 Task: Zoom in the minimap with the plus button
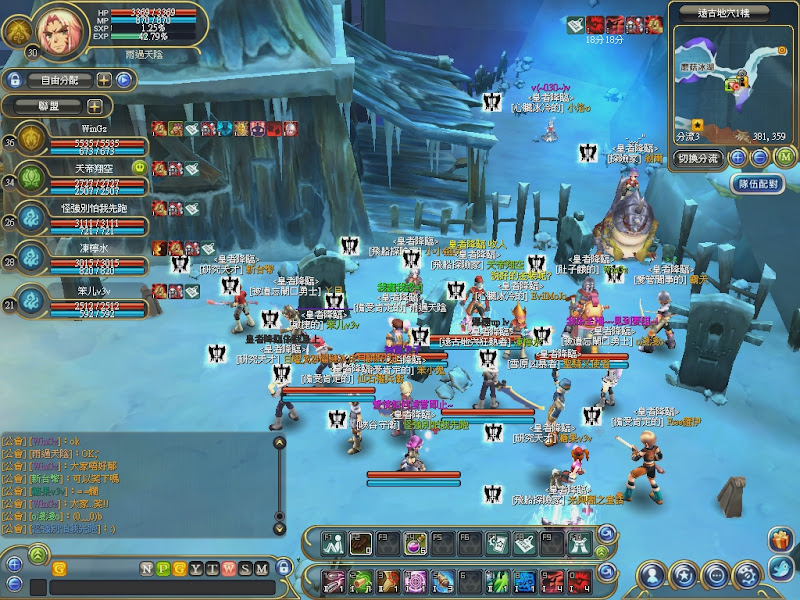point(737,157)
